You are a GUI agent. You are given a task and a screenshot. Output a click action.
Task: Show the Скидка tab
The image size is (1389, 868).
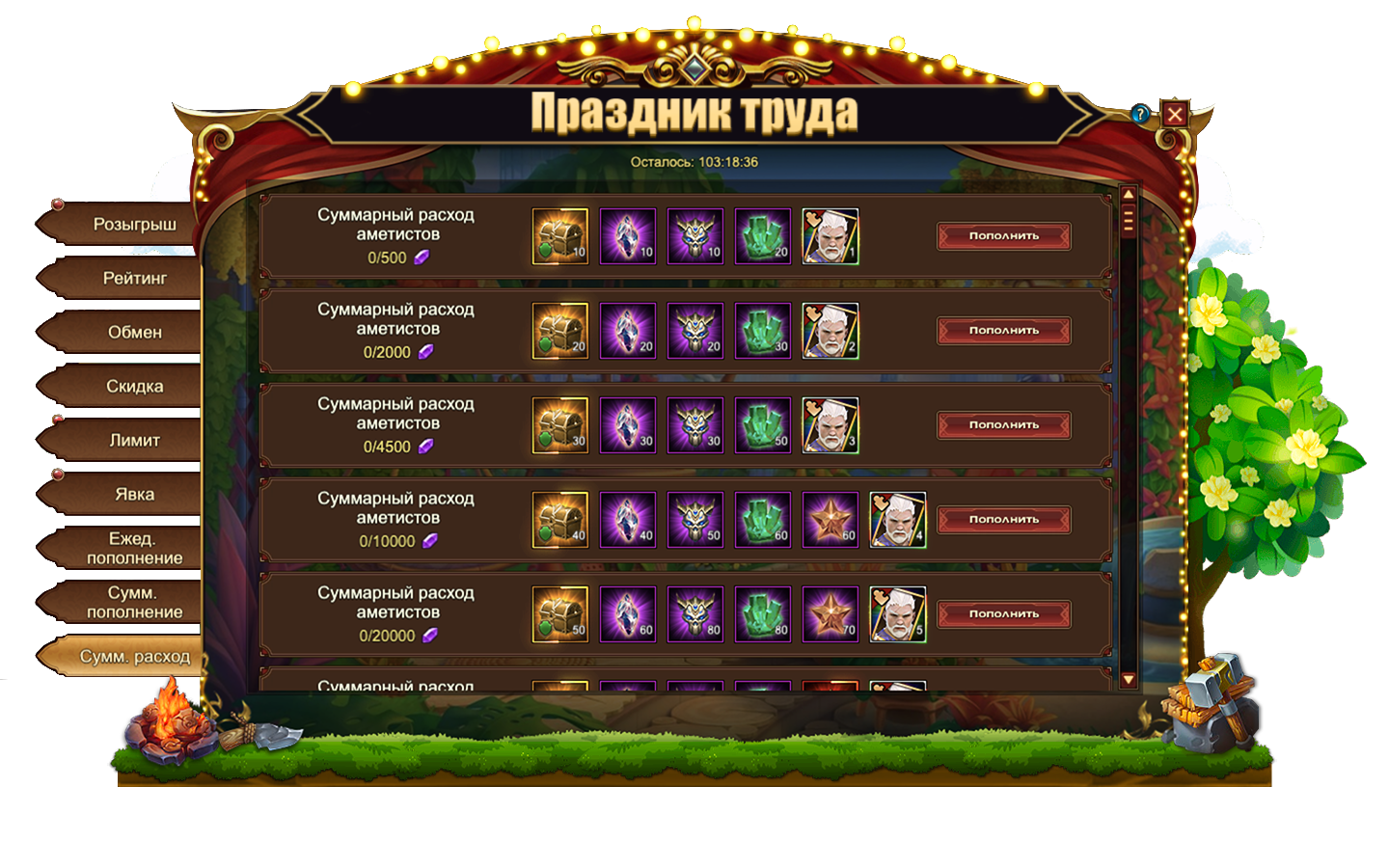click(134, 387)
